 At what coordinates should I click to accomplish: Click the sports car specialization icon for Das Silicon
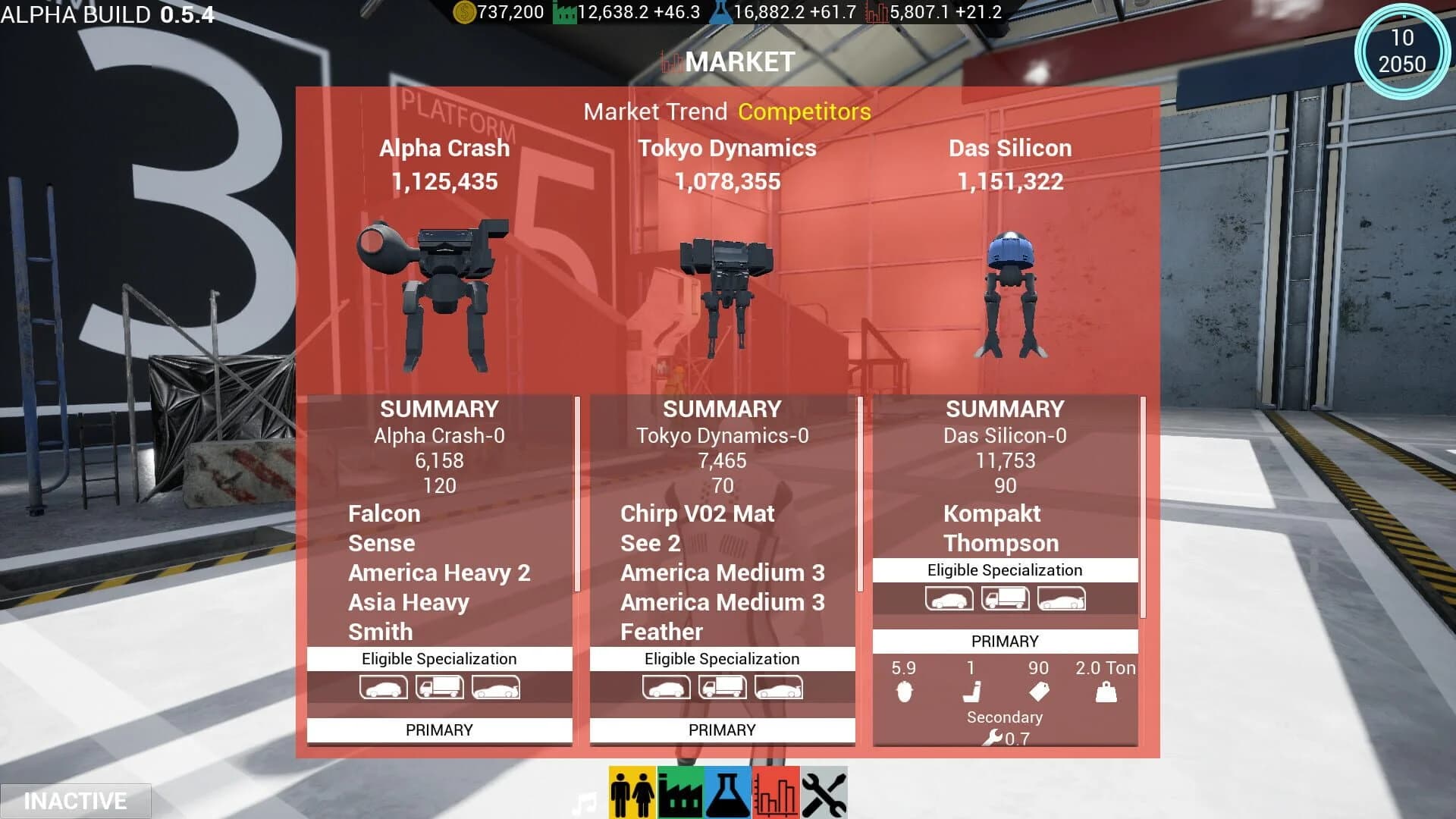[1059, 598]
